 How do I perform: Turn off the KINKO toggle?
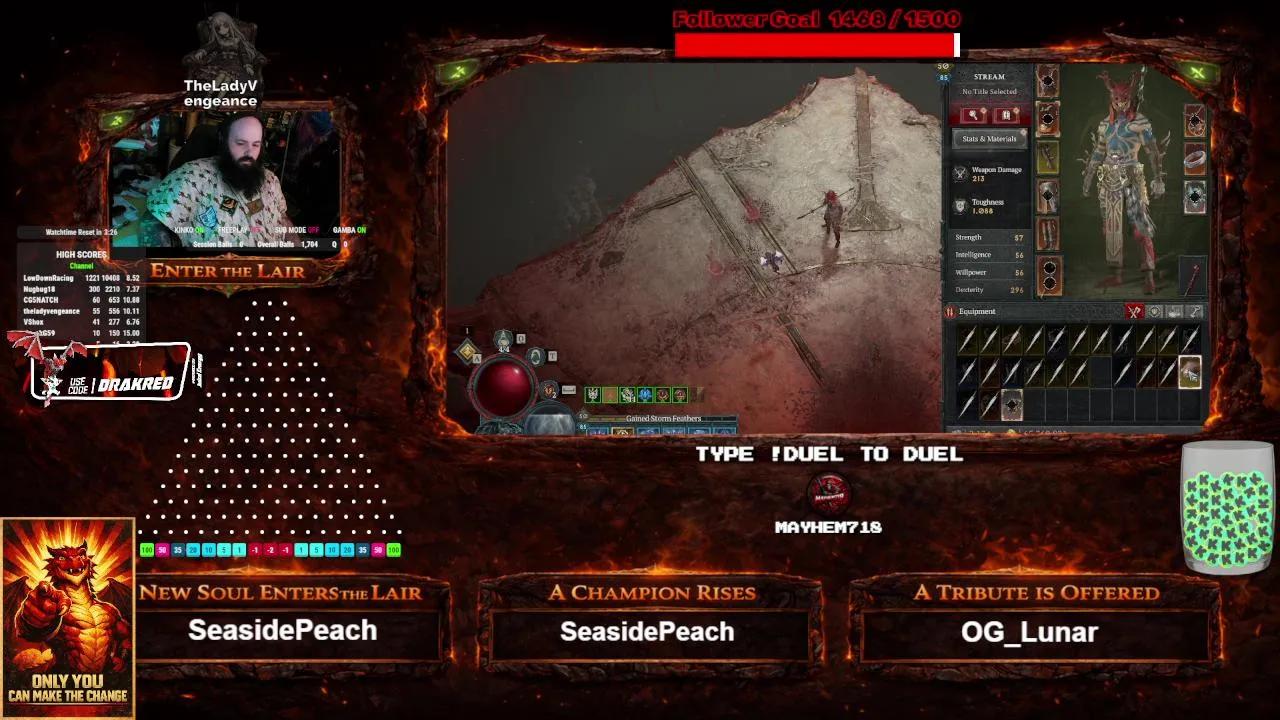(201, 230)
